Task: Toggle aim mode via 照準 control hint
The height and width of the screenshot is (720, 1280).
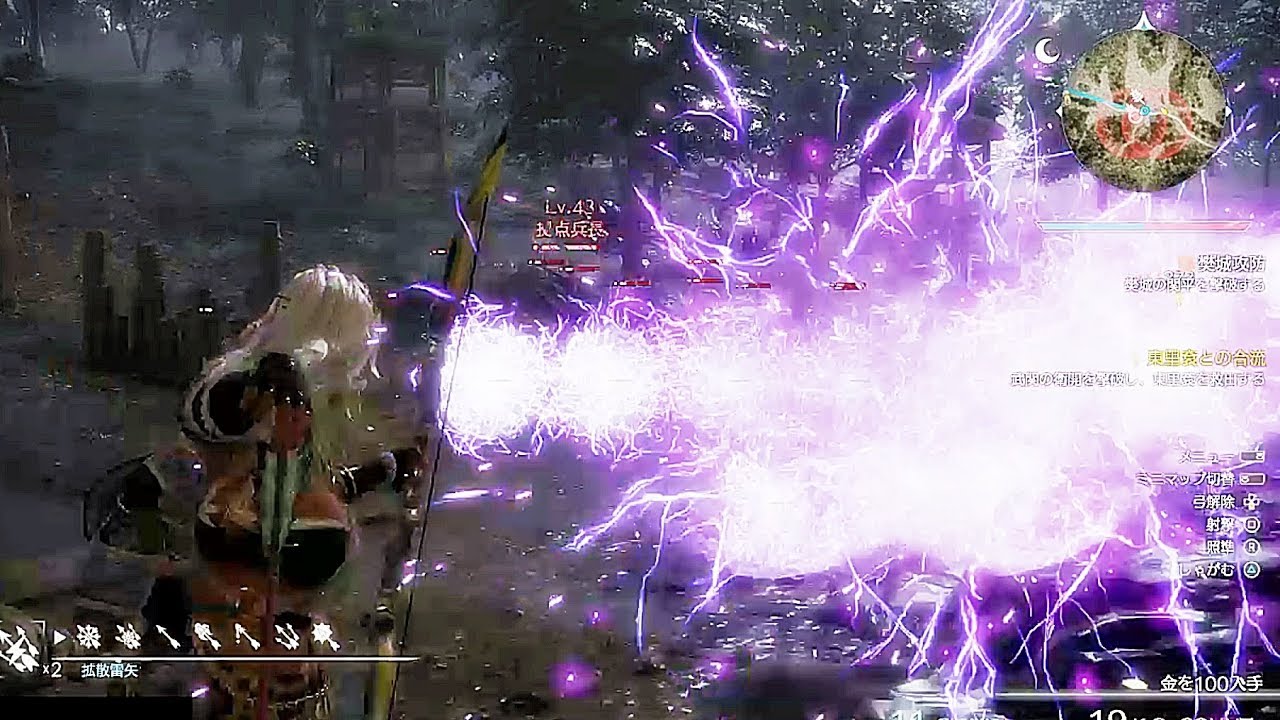Action: pyautogui.click(x=1218, y=547)
